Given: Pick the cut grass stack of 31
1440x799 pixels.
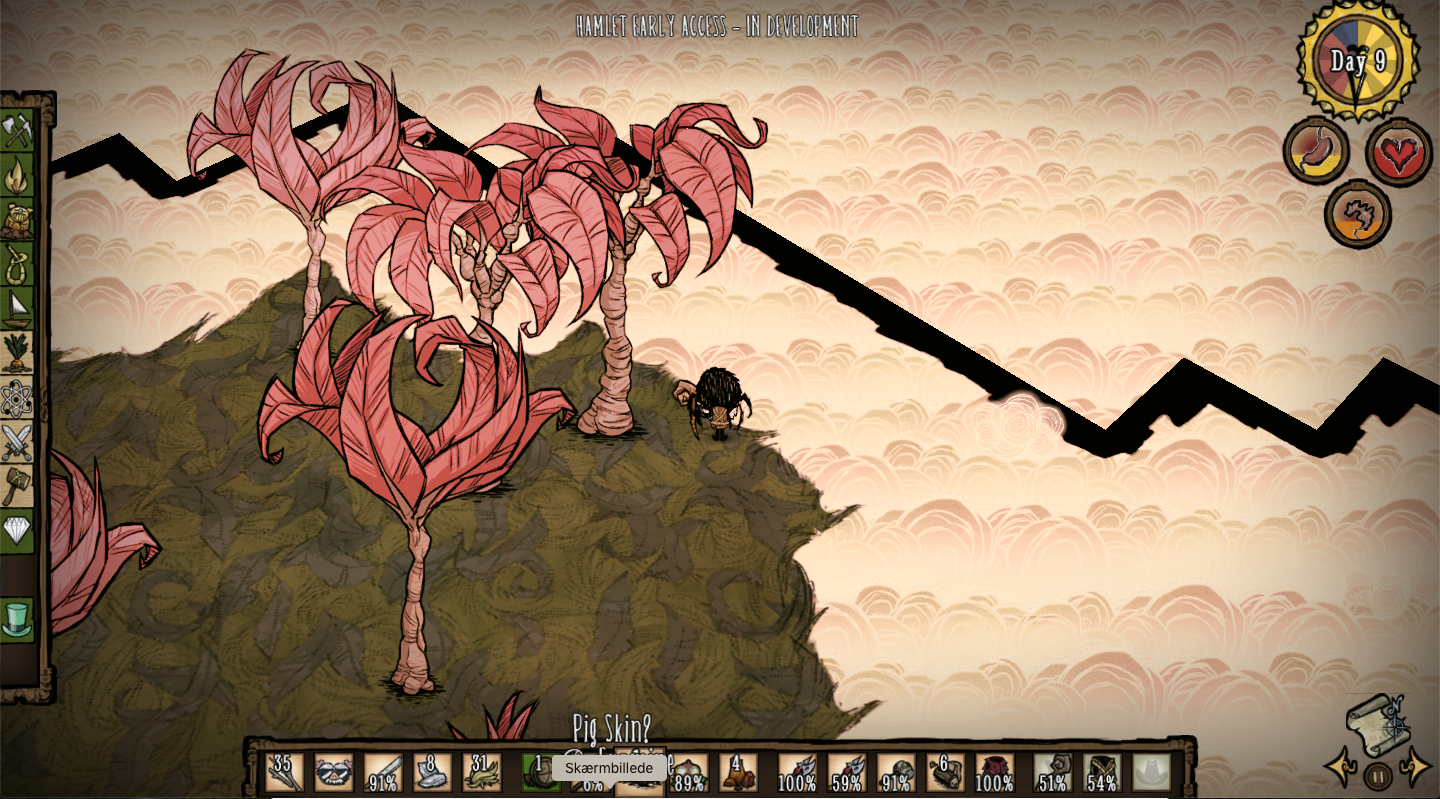Looking at the screenshot, I should tap(482, 772).
